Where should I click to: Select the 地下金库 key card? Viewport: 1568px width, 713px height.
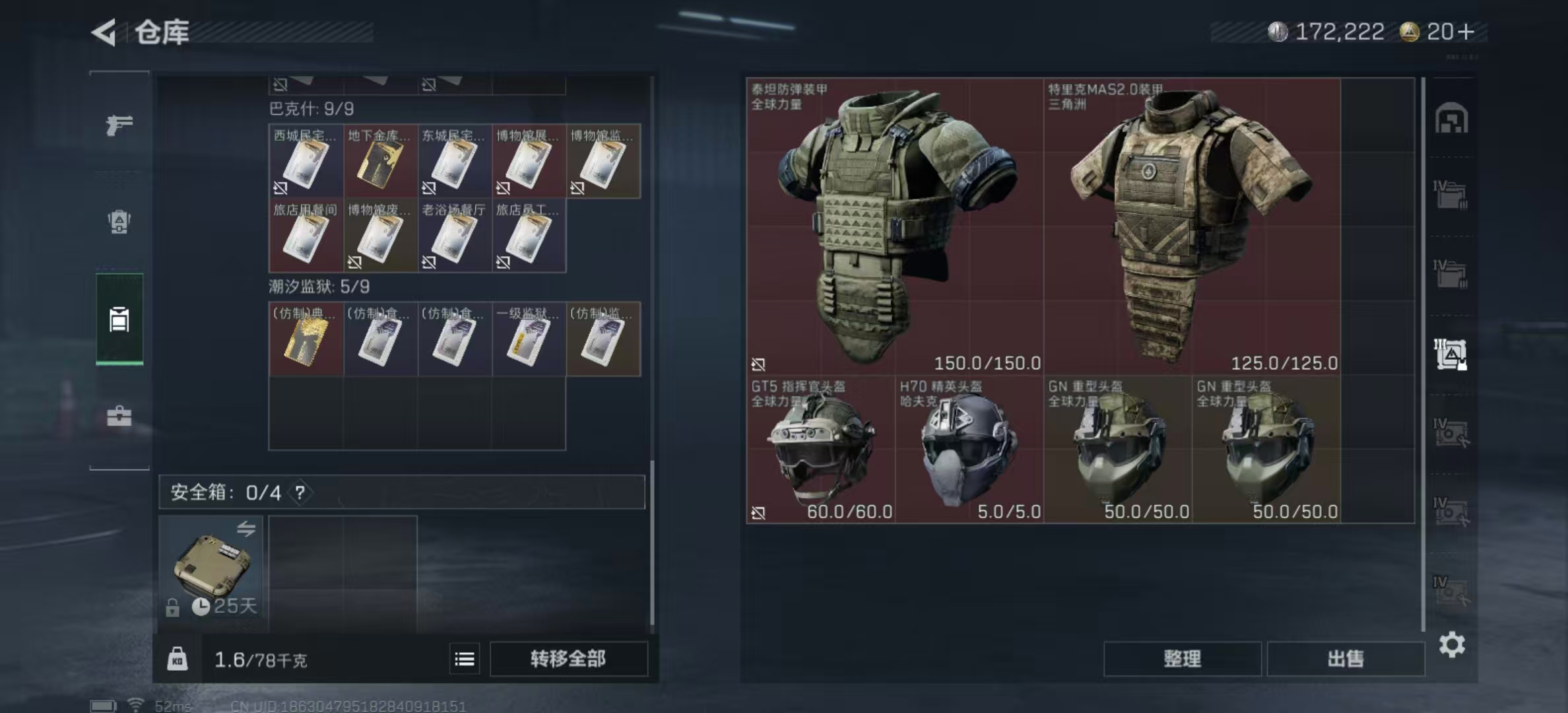380,161
